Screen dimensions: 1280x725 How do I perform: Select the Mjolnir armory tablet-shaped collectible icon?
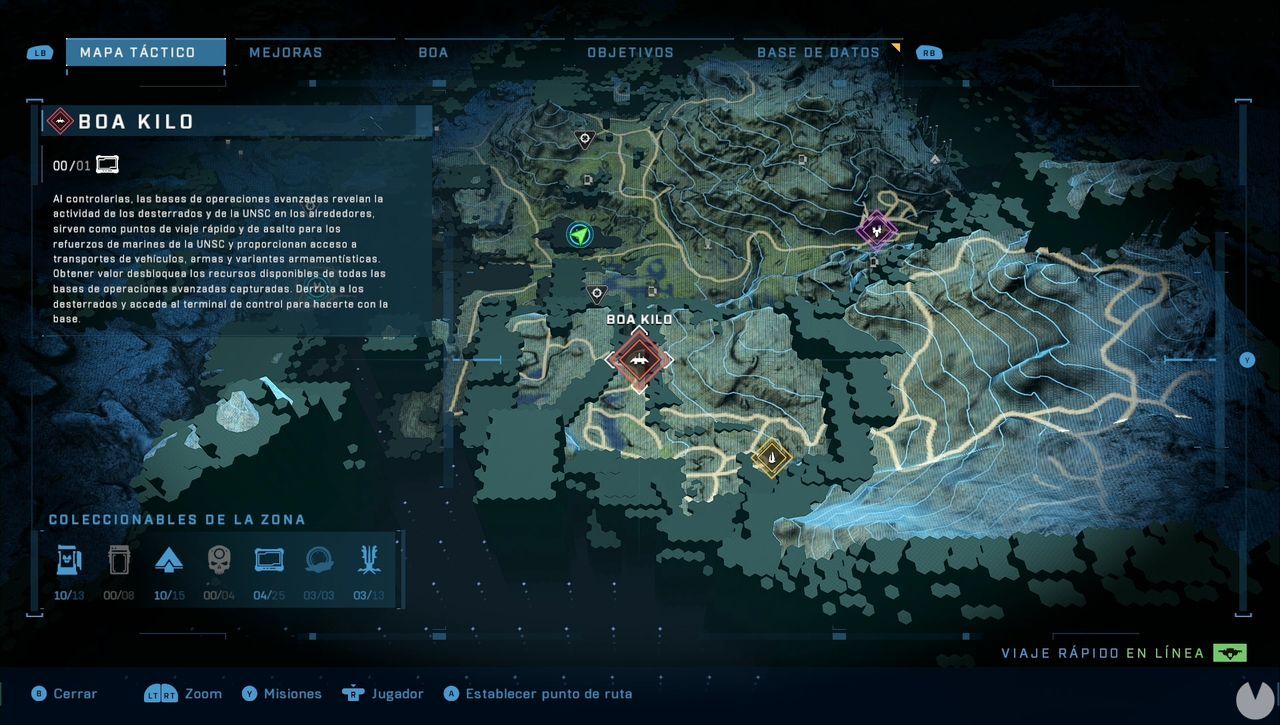(268, 560)
